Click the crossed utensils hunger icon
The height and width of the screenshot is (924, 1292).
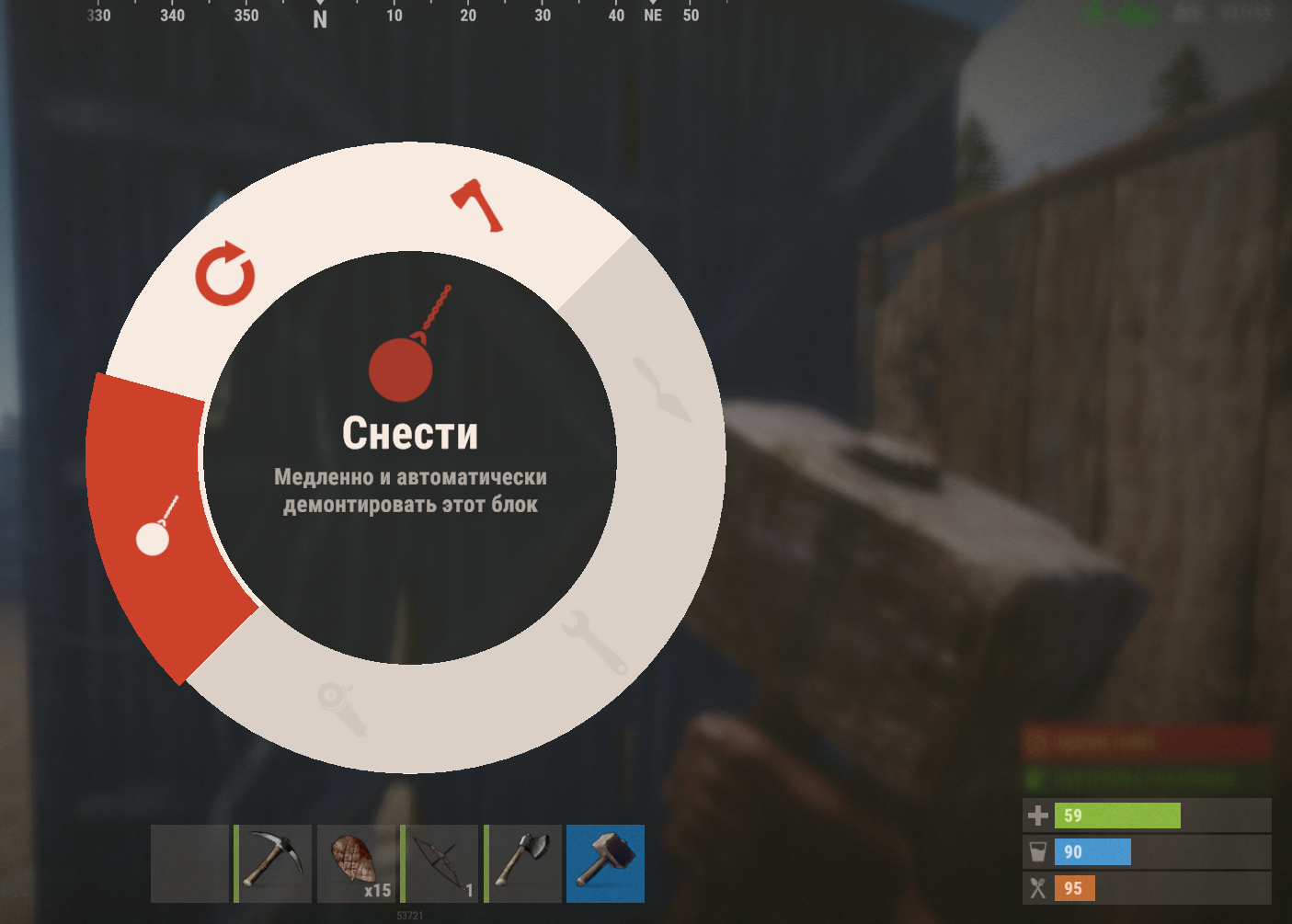1037,888
